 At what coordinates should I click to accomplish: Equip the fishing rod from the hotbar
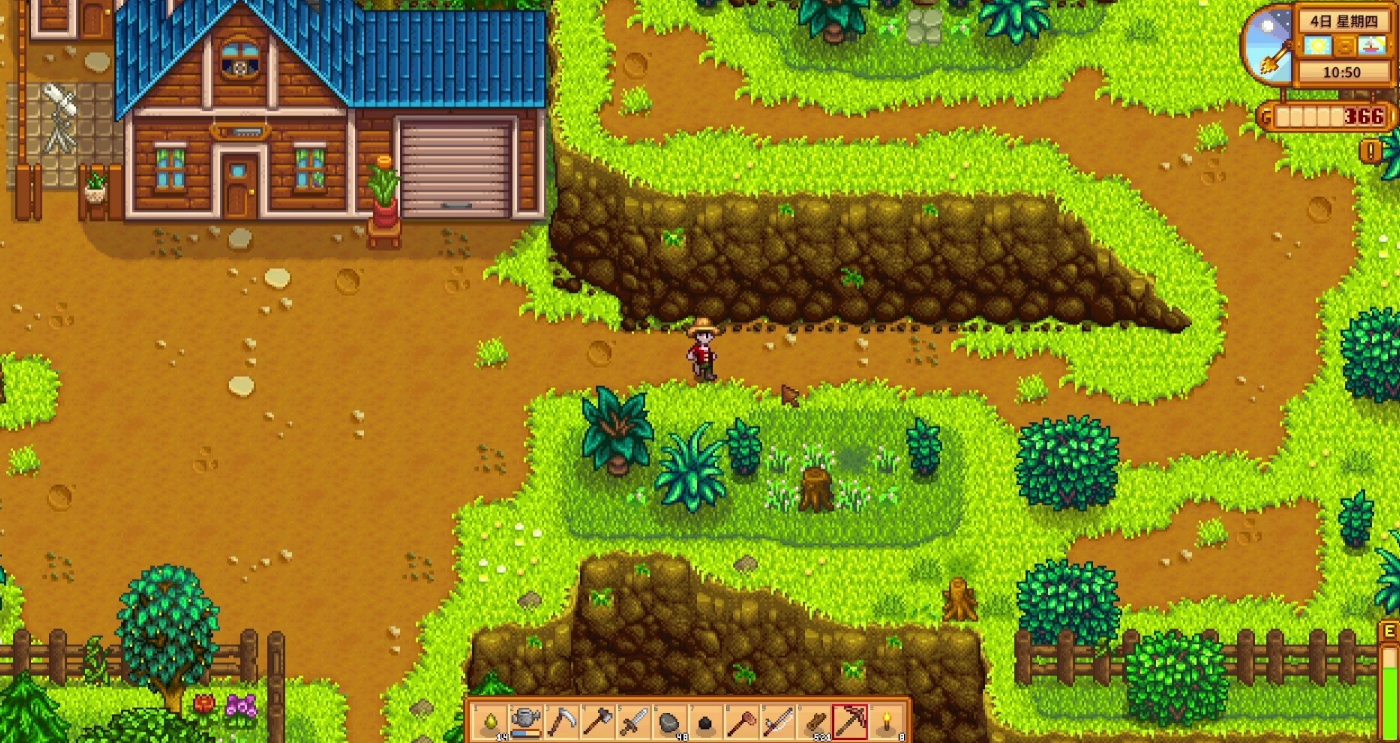pyautogui.click(x=778, y=721)
